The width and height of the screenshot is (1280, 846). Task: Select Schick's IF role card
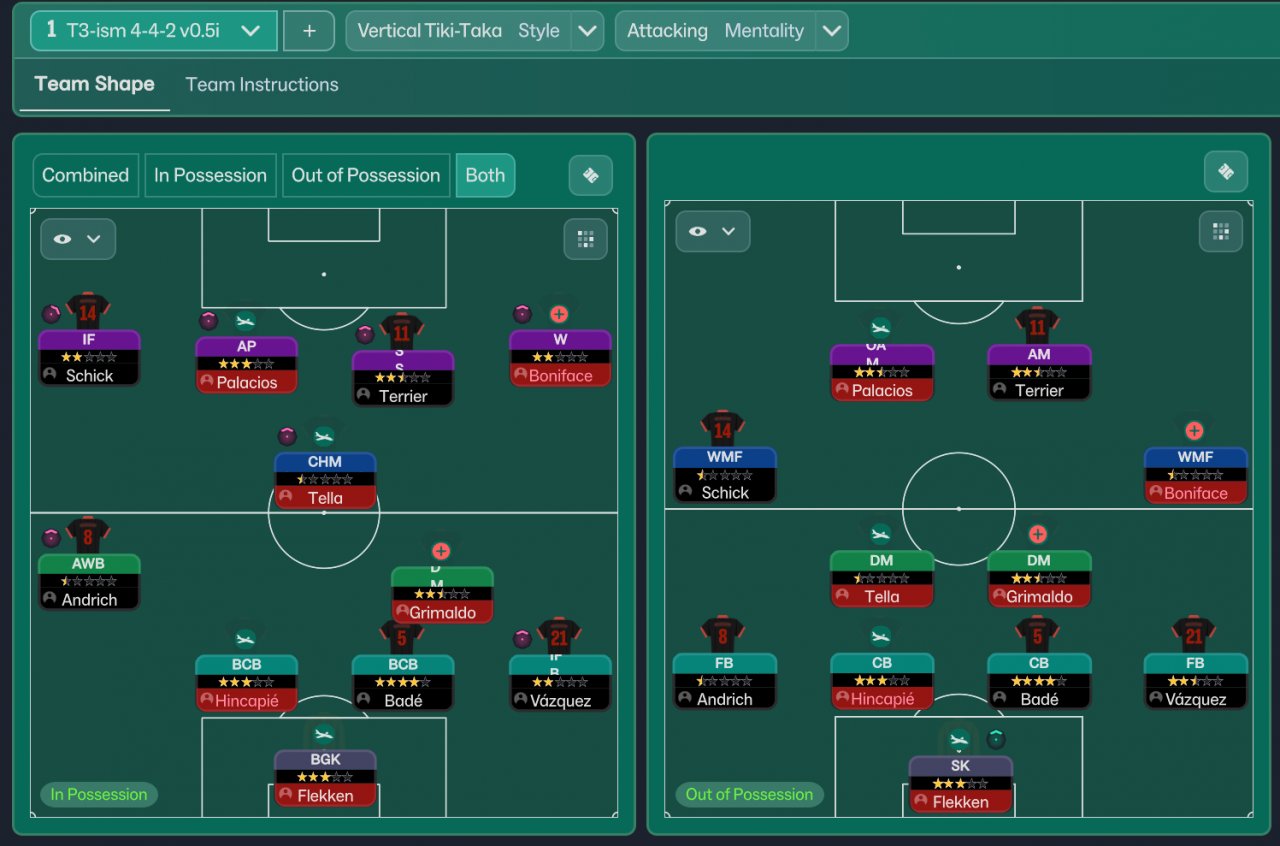tap(89, 358)
